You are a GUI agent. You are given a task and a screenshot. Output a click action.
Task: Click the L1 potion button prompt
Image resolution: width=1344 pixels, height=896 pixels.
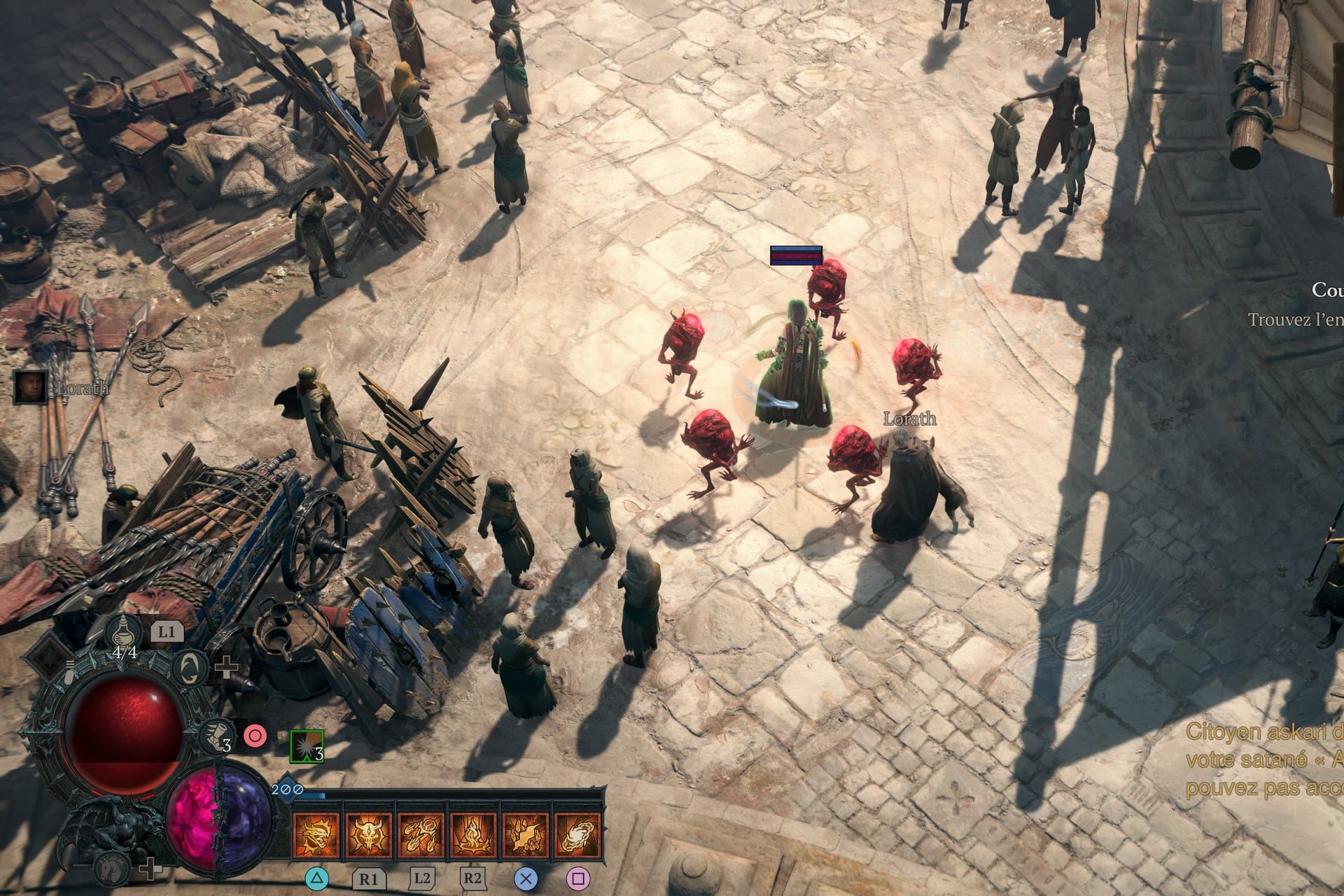pos(167,631)
